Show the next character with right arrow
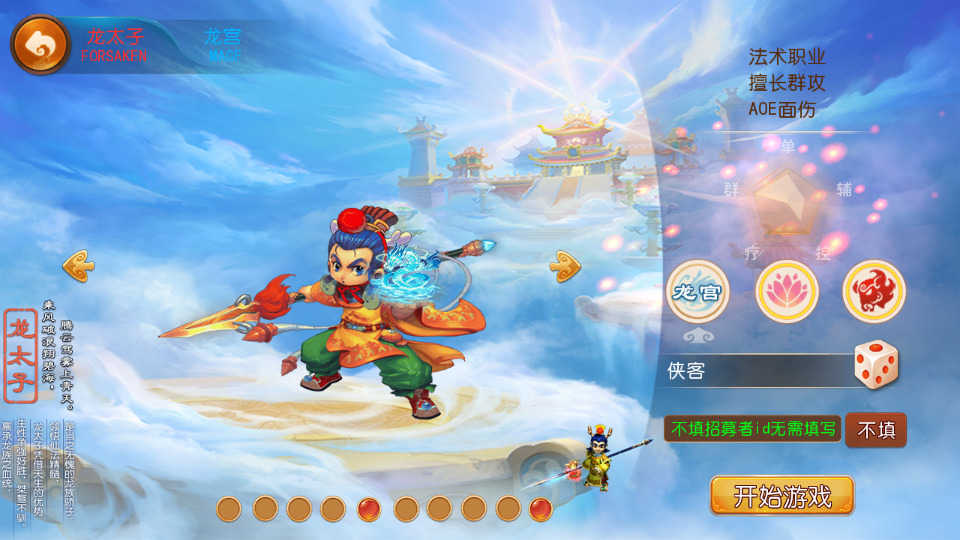The height and width of the screenshot is (540, 960). point(565,265)
